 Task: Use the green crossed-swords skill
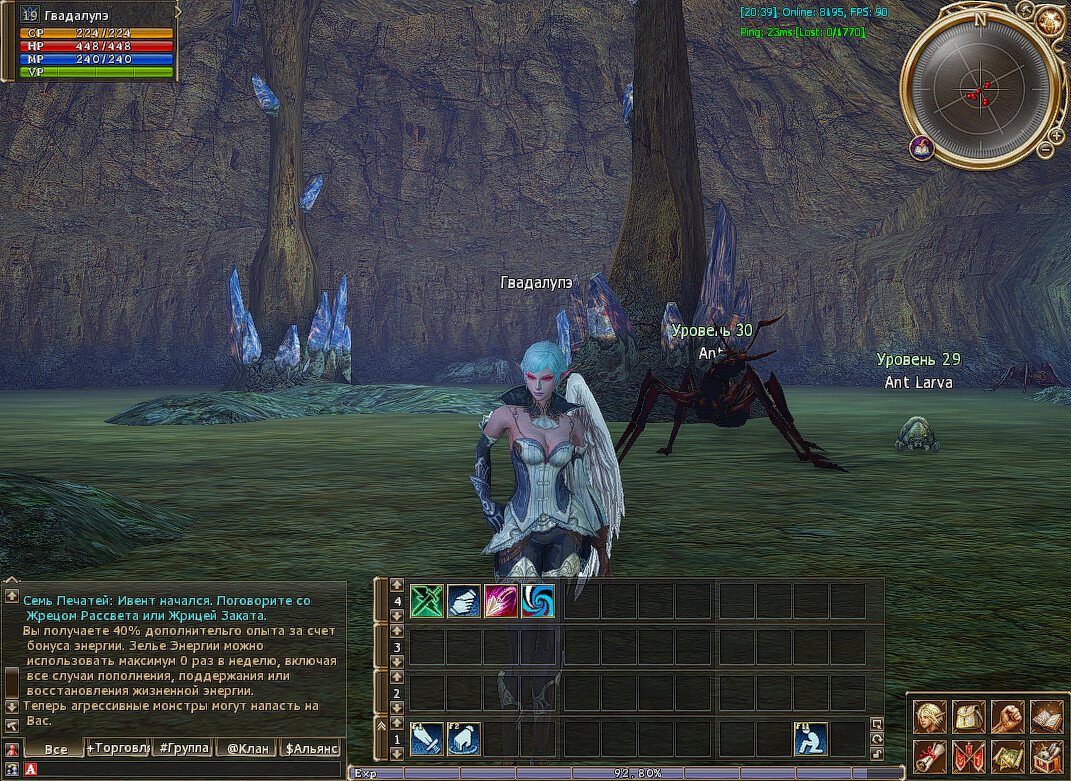(427, 601)
